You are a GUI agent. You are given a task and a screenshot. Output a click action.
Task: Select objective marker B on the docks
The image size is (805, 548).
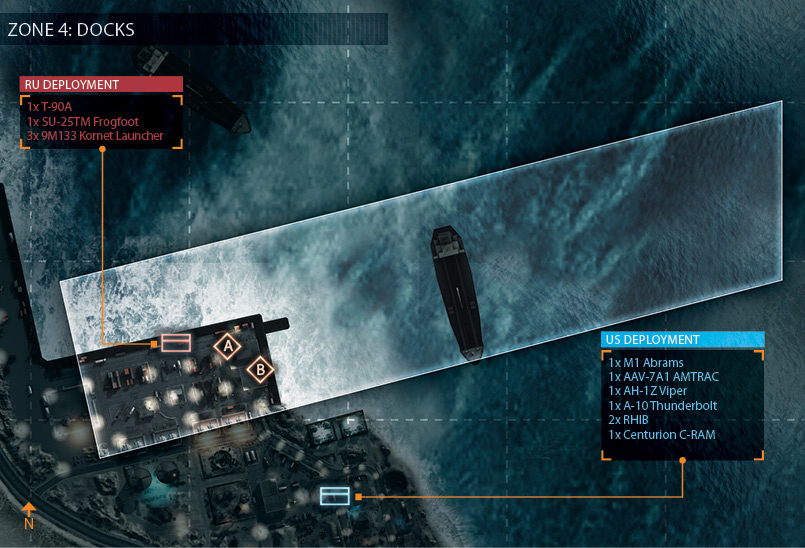tap(260, 369)
